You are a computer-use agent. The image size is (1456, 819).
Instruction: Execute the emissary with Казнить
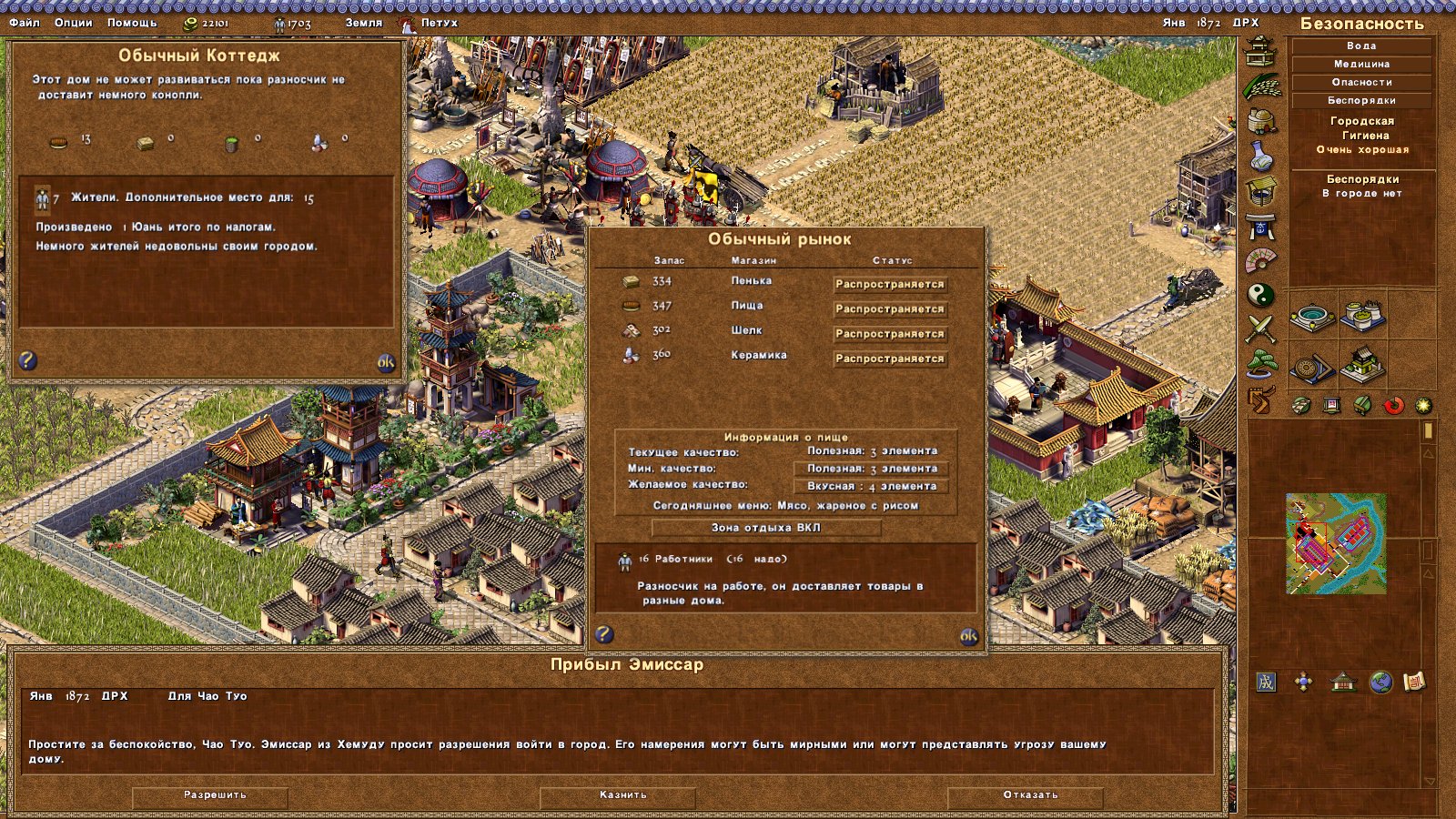622,795
